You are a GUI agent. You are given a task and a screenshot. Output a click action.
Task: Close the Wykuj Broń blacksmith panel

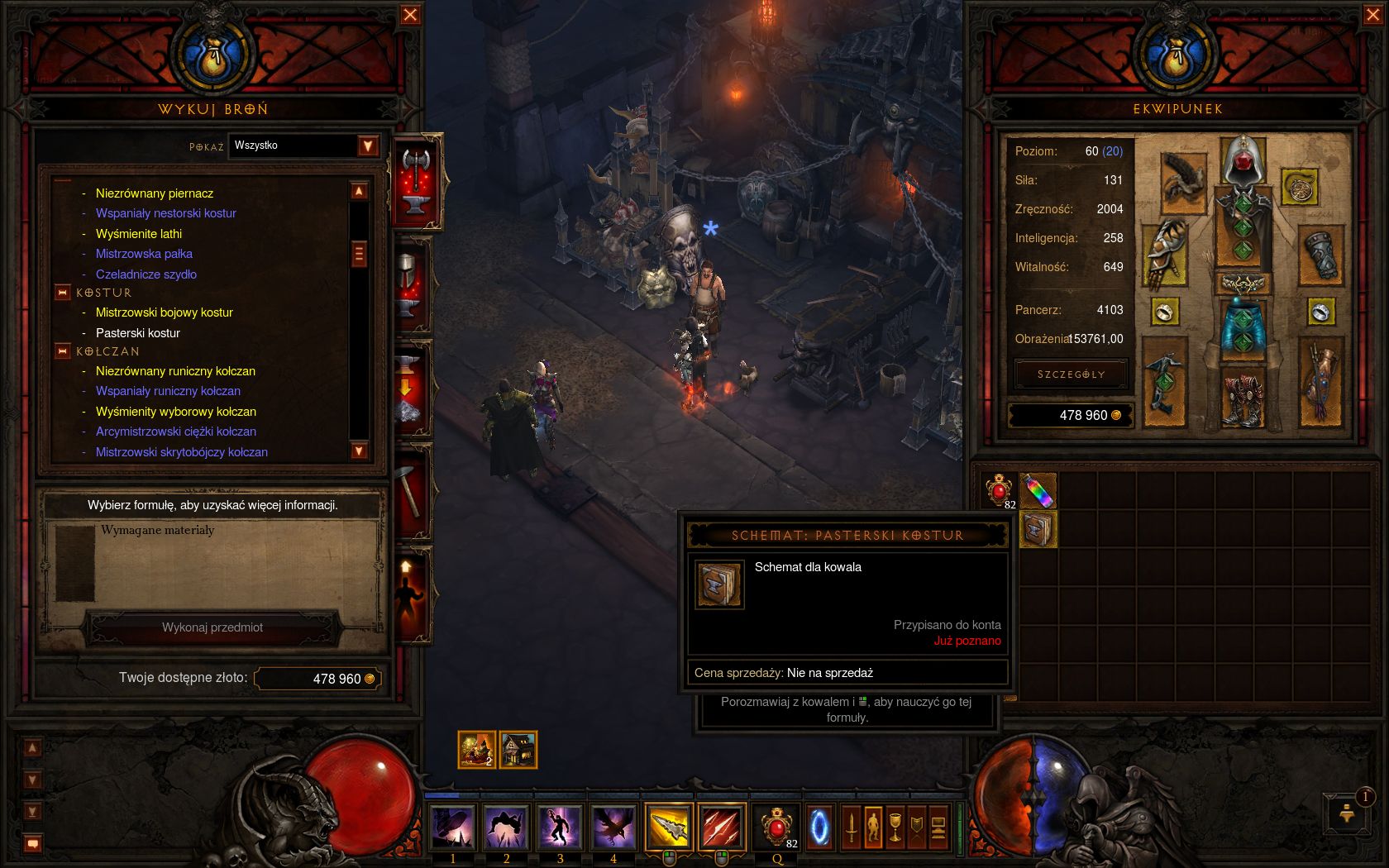point(410,15)
